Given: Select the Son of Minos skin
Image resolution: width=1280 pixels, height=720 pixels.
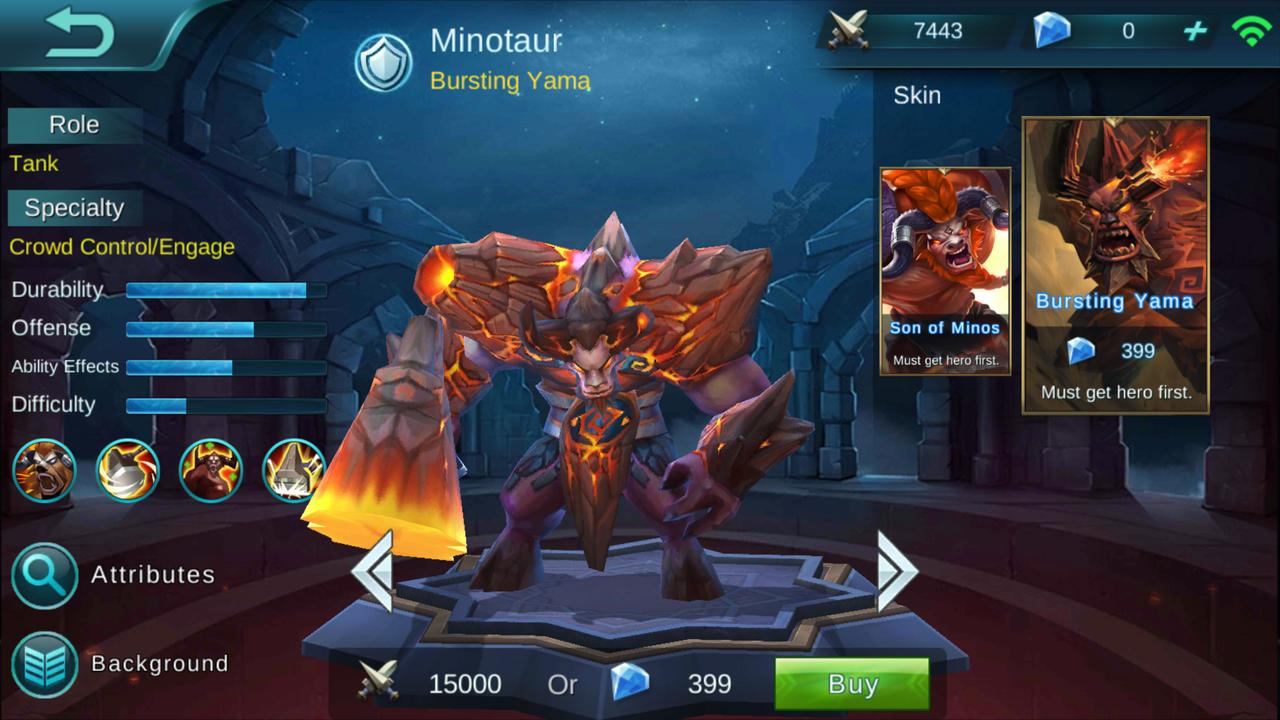Looking at the screenshot, I should (945, 271).
